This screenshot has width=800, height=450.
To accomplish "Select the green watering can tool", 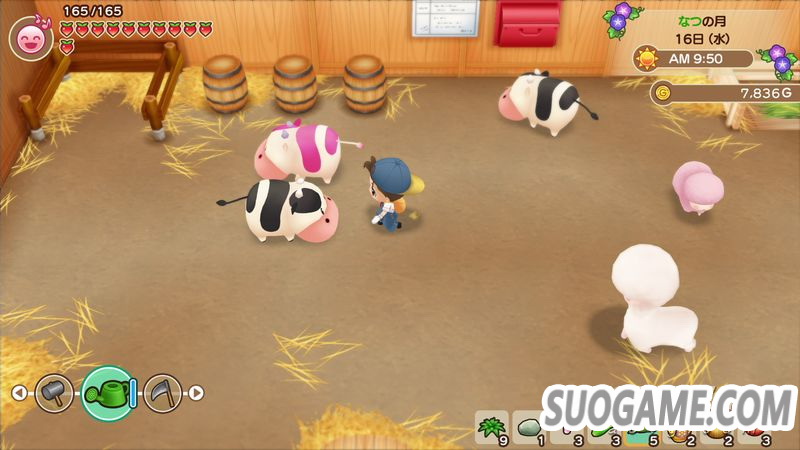I will tap(108, 393).
